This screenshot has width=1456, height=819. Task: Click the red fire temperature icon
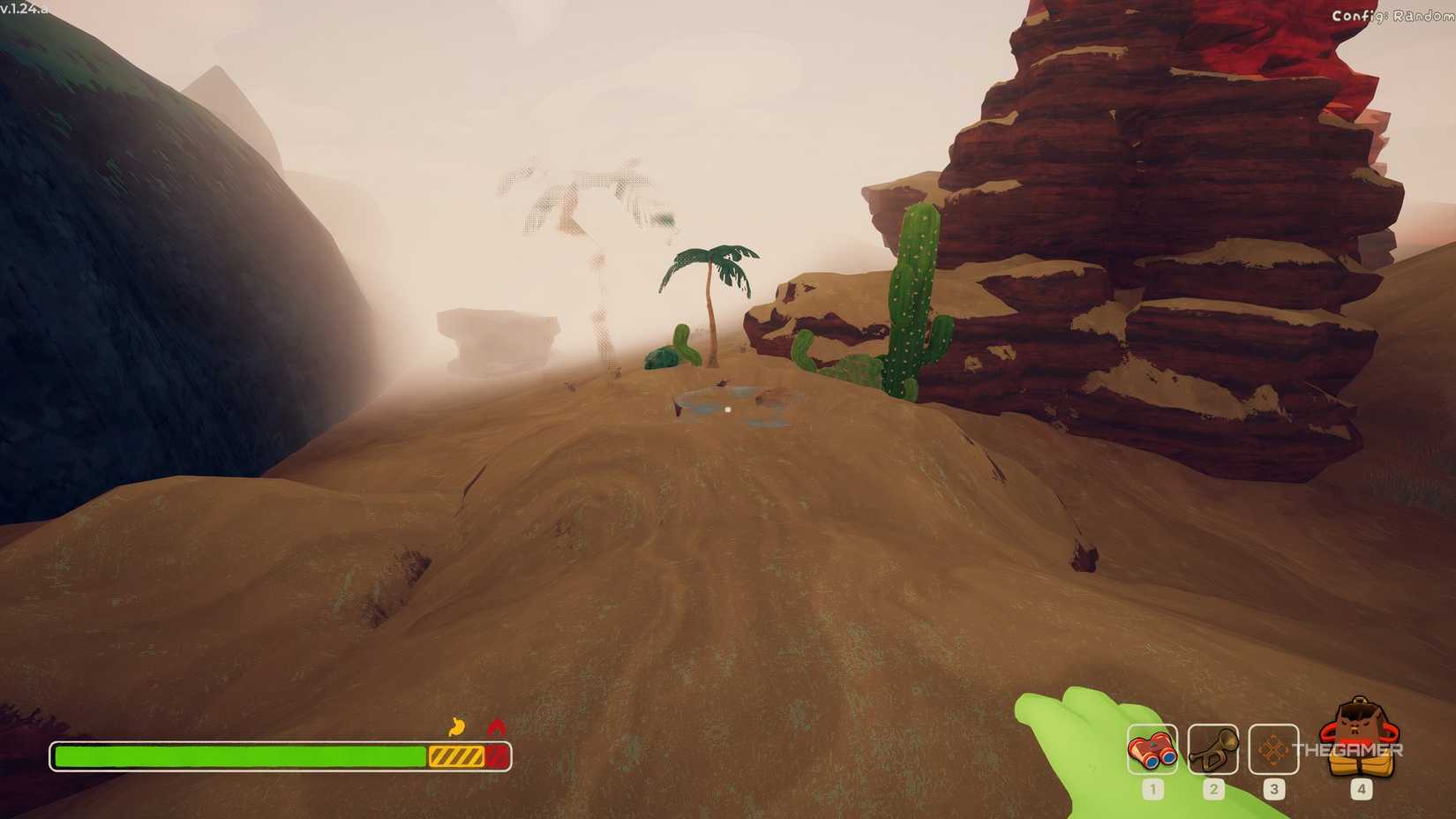[492, 727]
